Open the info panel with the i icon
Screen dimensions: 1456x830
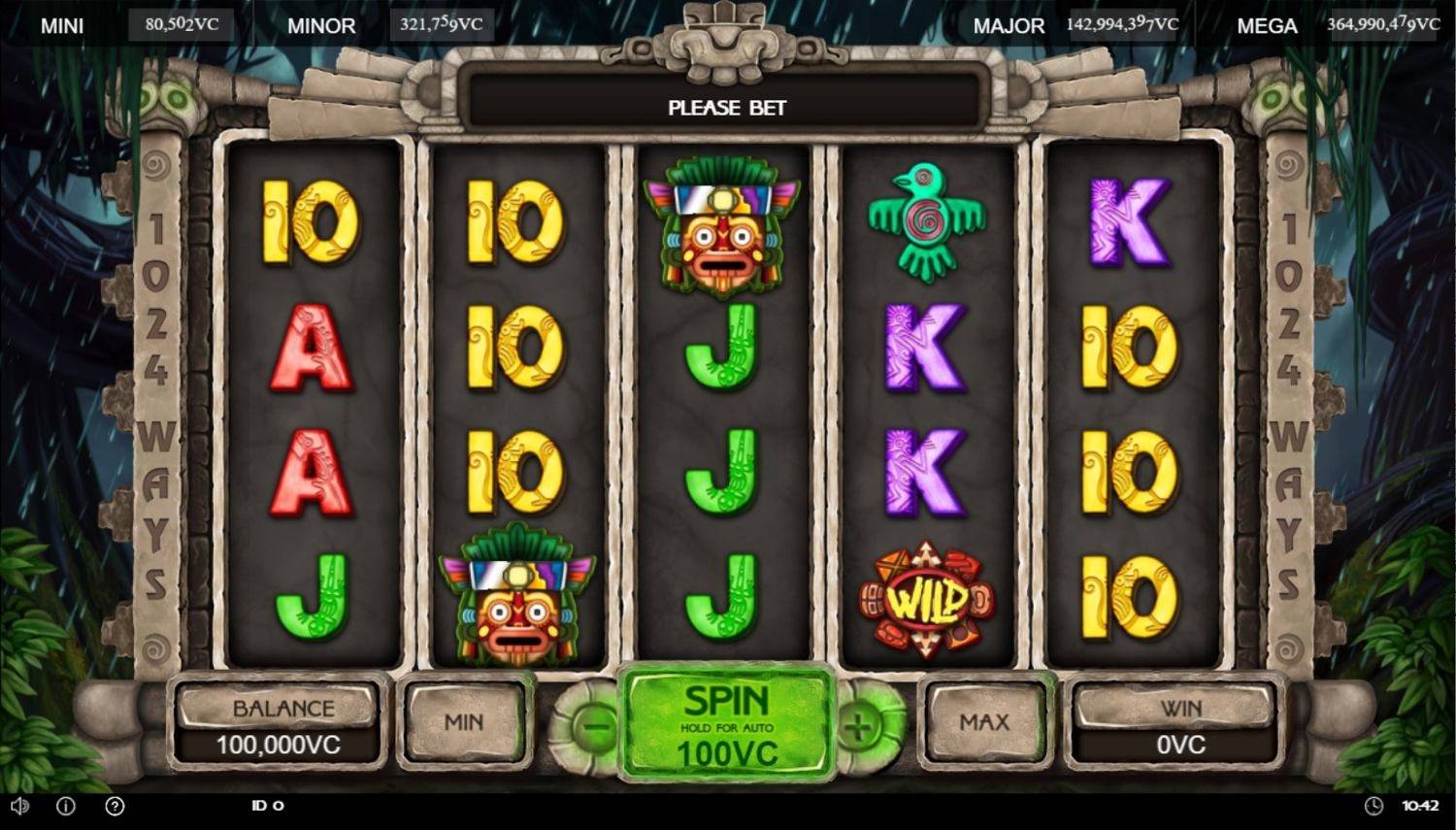tap(64, 806)
